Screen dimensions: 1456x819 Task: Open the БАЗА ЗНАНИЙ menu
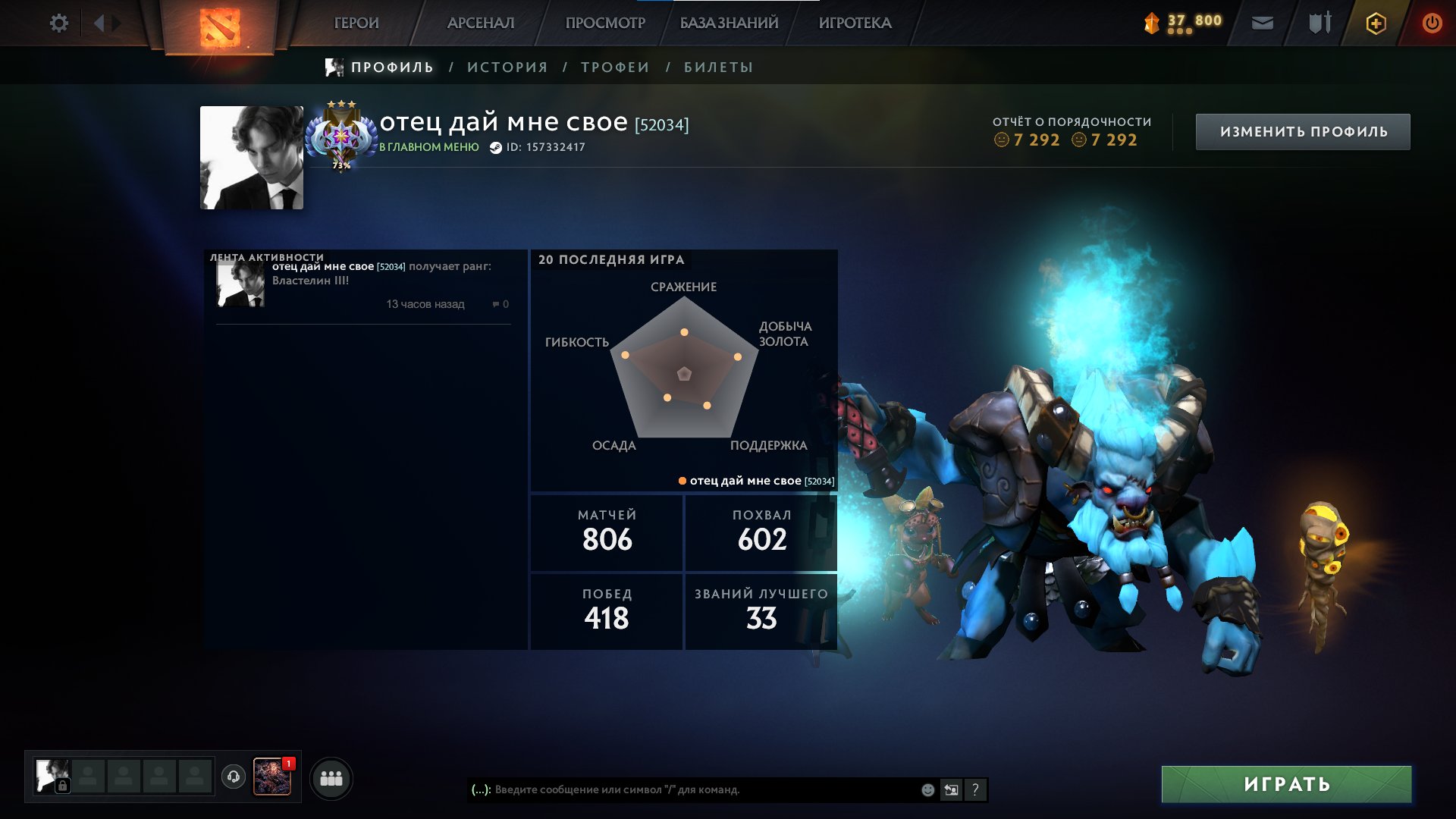click(x=729, y=23)
